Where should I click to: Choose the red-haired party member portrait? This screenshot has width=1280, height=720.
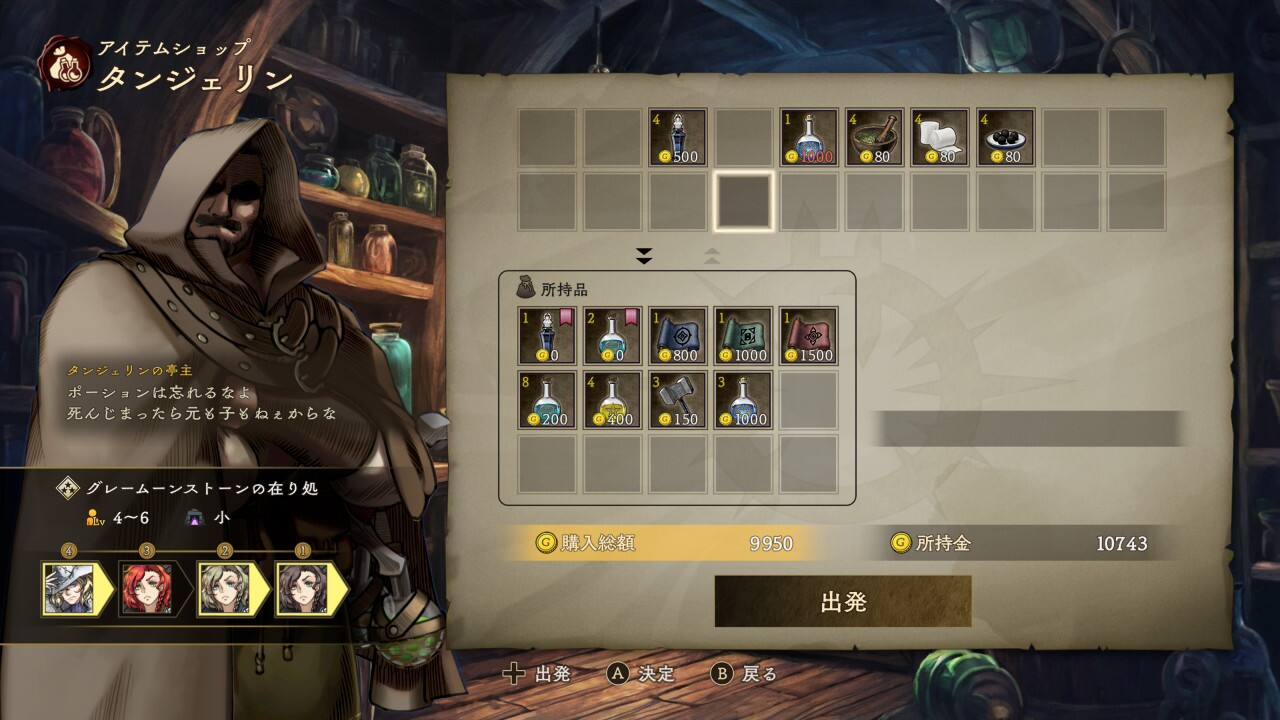pyautogui.click(x=146, y=588)
